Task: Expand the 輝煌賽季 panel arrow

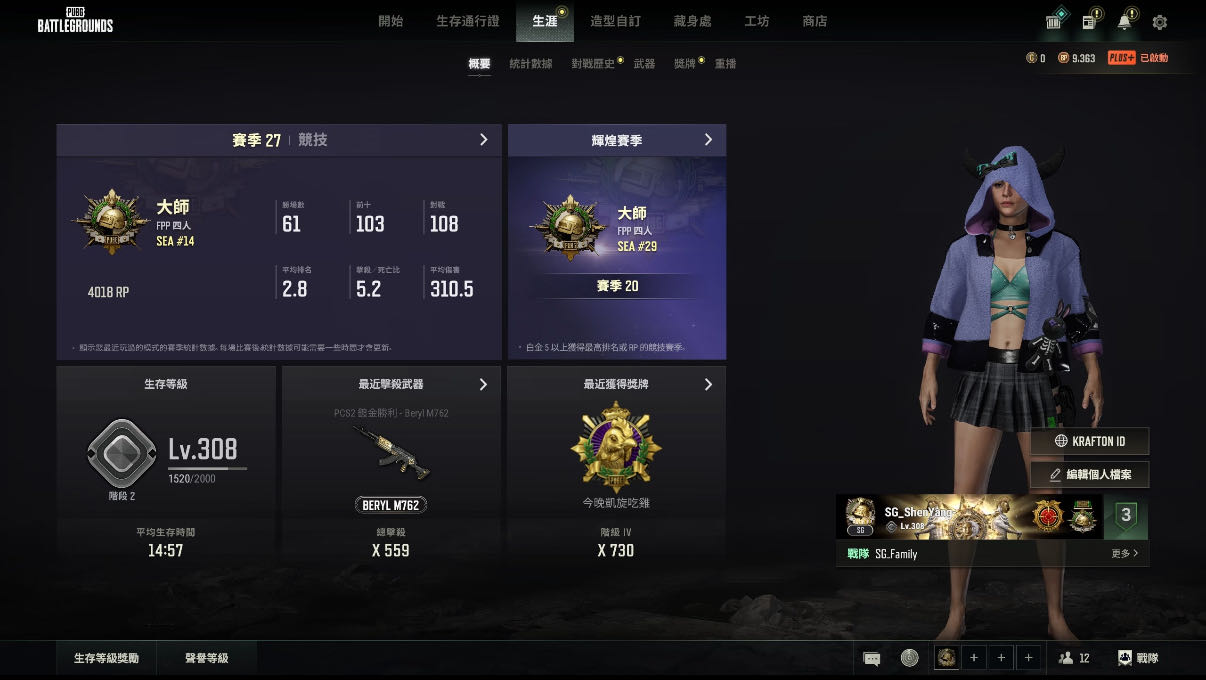Action: pyautogui.click(x=708, y=140)
